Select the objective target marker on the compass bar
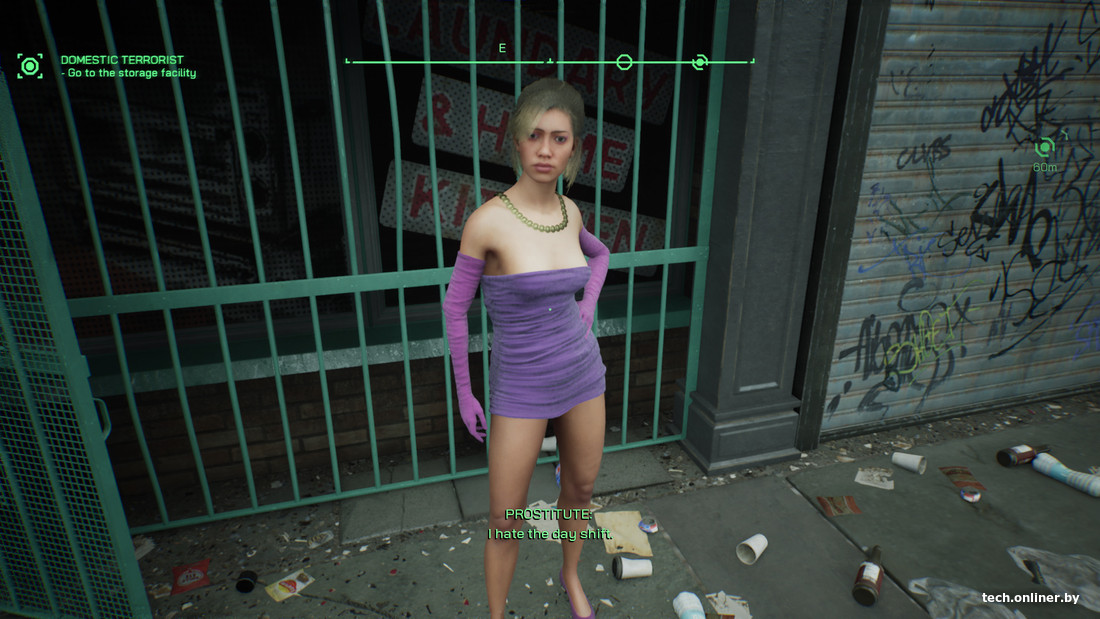The image size is (1100, 619). point(700,62)
